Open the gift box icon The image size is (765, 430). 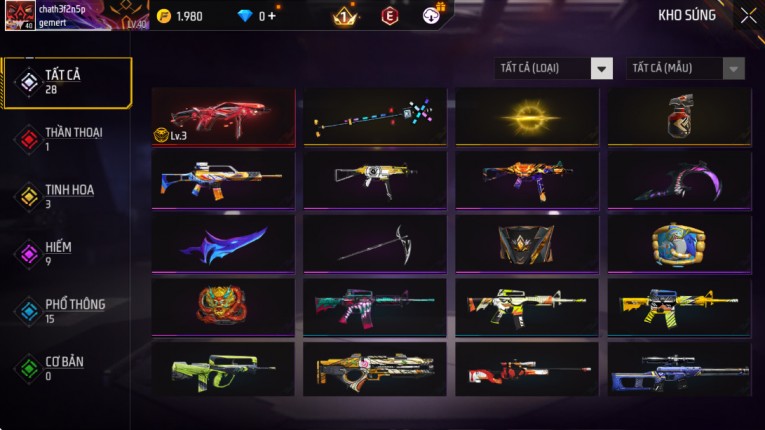432,14
